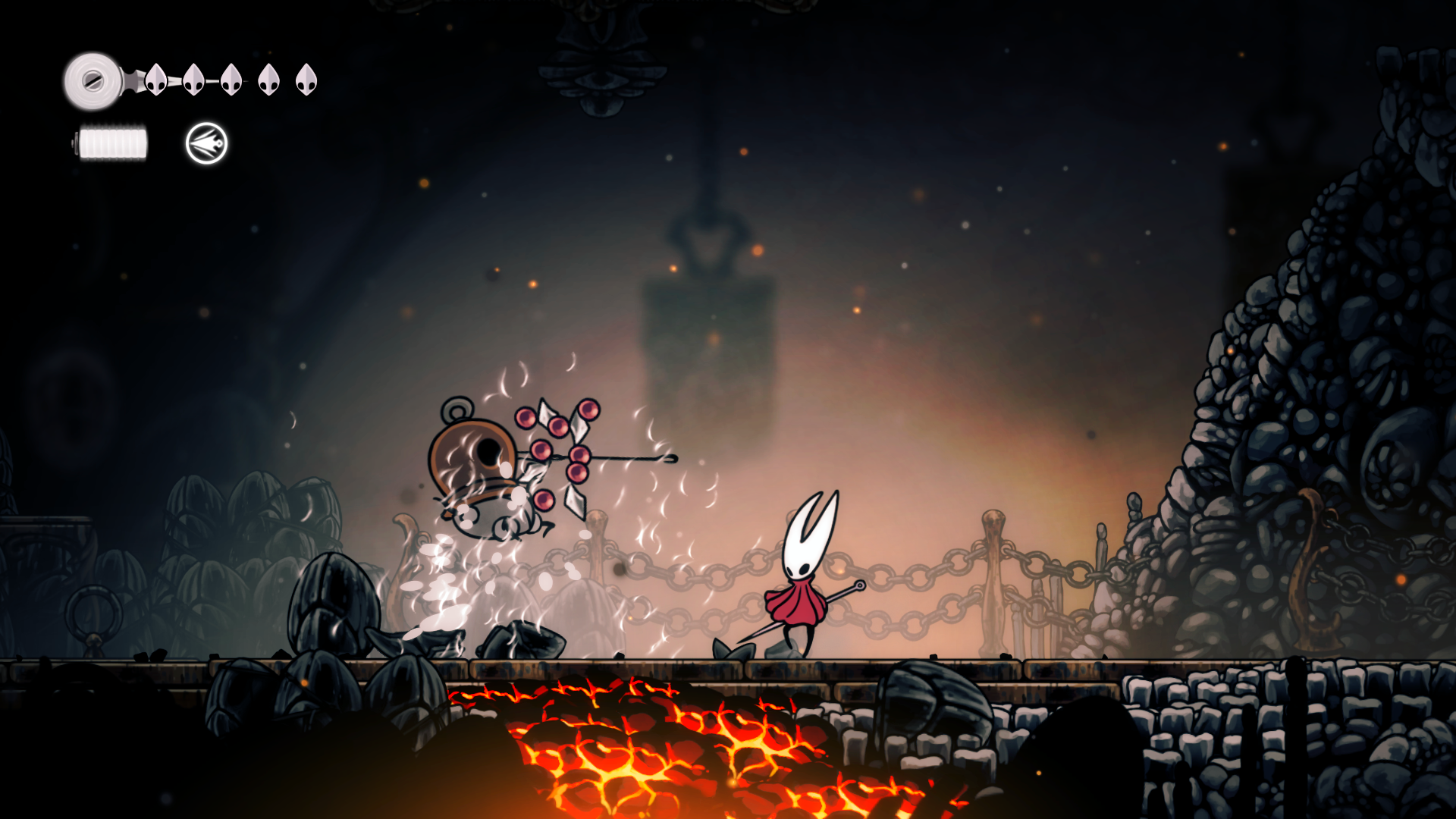Viewport: 1456px width, 819px height.
Task: Select the Silkspear skill icon
Action: (206, 143)
